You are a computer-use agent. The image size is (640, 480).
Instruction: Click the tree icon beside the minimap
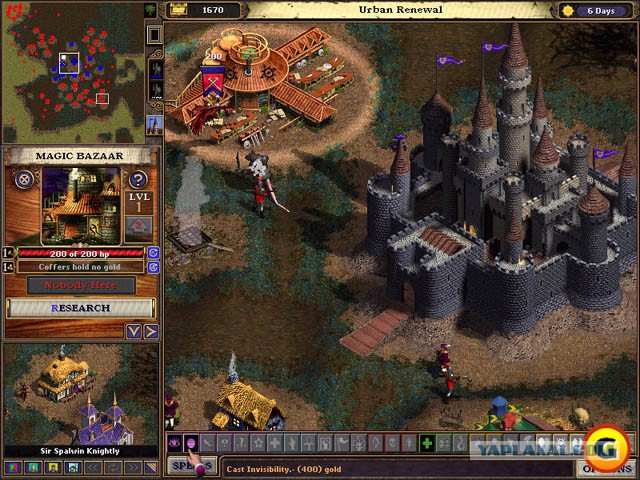pos(152,10)
